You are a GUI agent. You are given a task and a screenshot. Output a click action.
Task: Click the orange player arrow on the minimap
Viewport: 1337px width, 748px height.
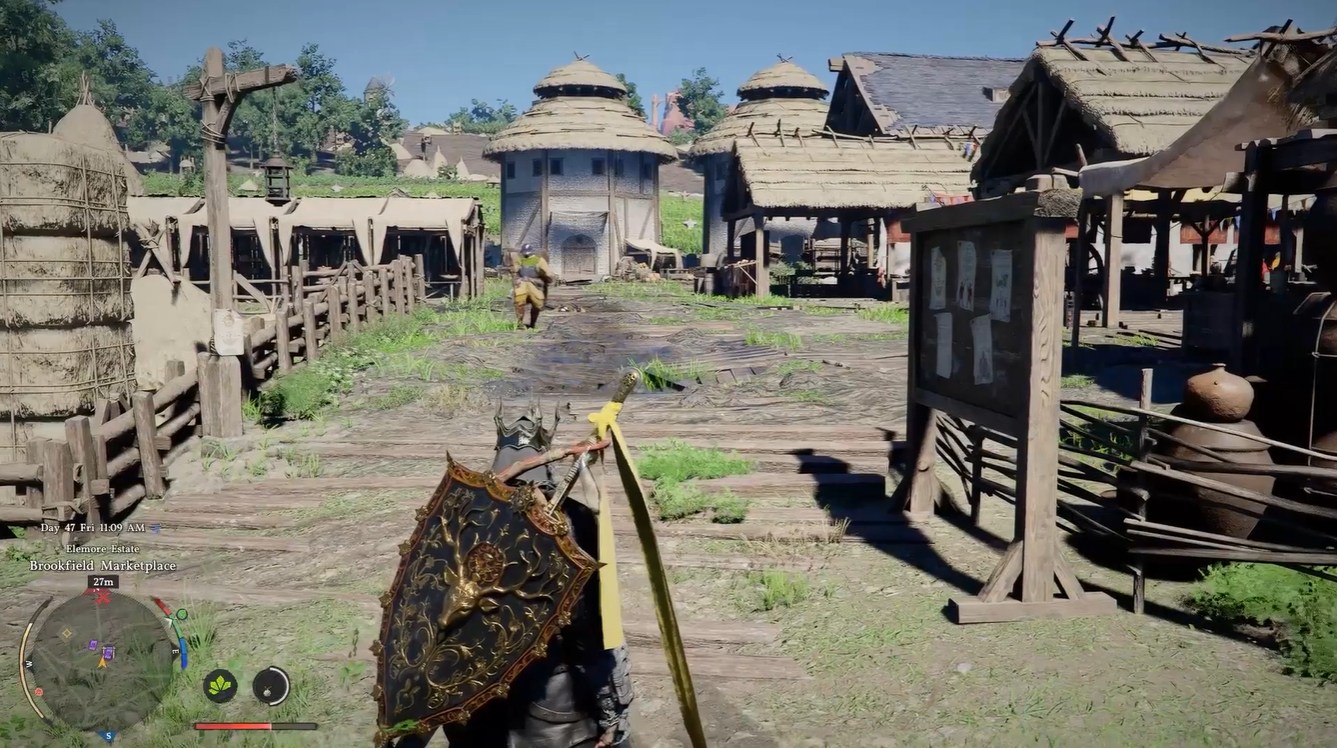(x=101, y=662)
